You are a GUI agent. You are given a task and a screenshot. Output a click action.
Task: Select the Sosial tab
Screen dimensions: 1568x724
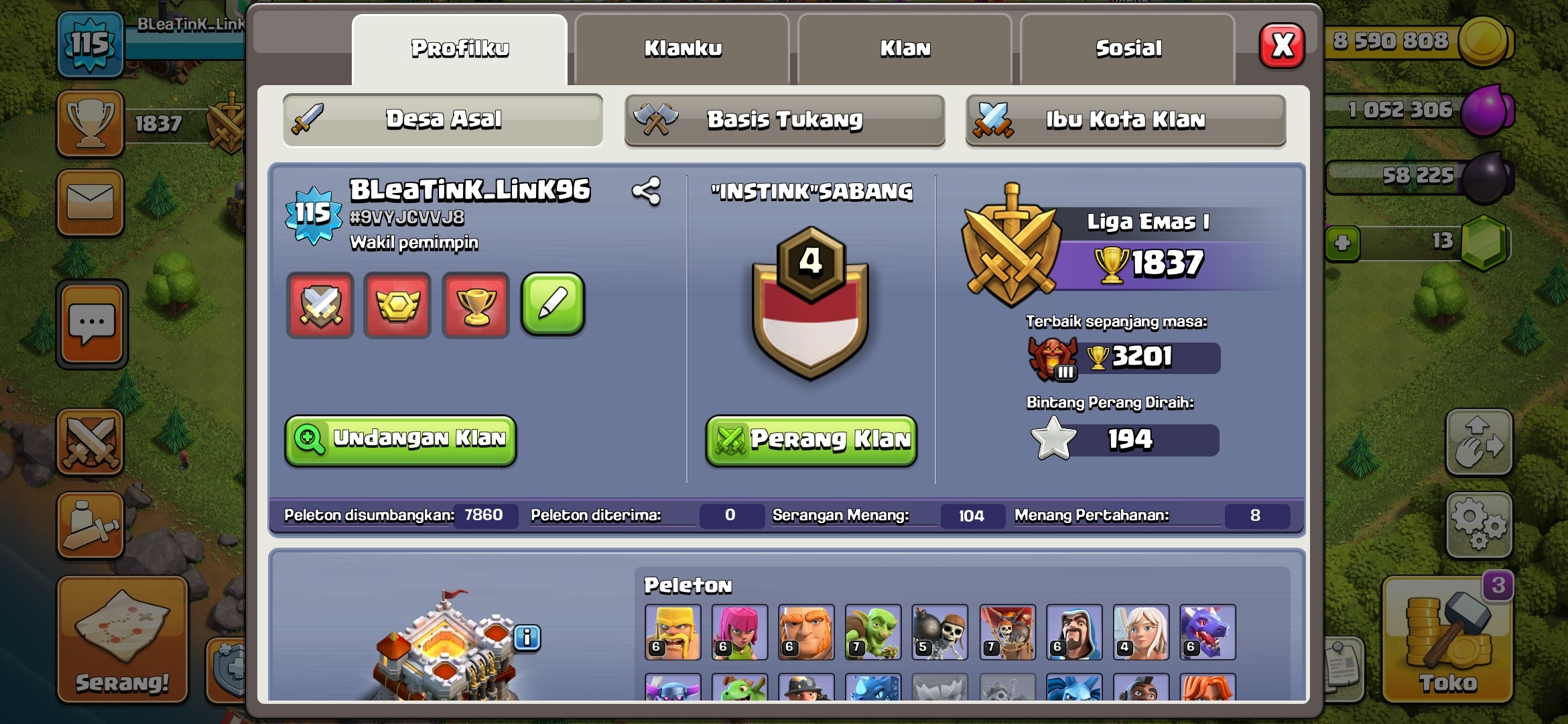tap(1128, 49)
